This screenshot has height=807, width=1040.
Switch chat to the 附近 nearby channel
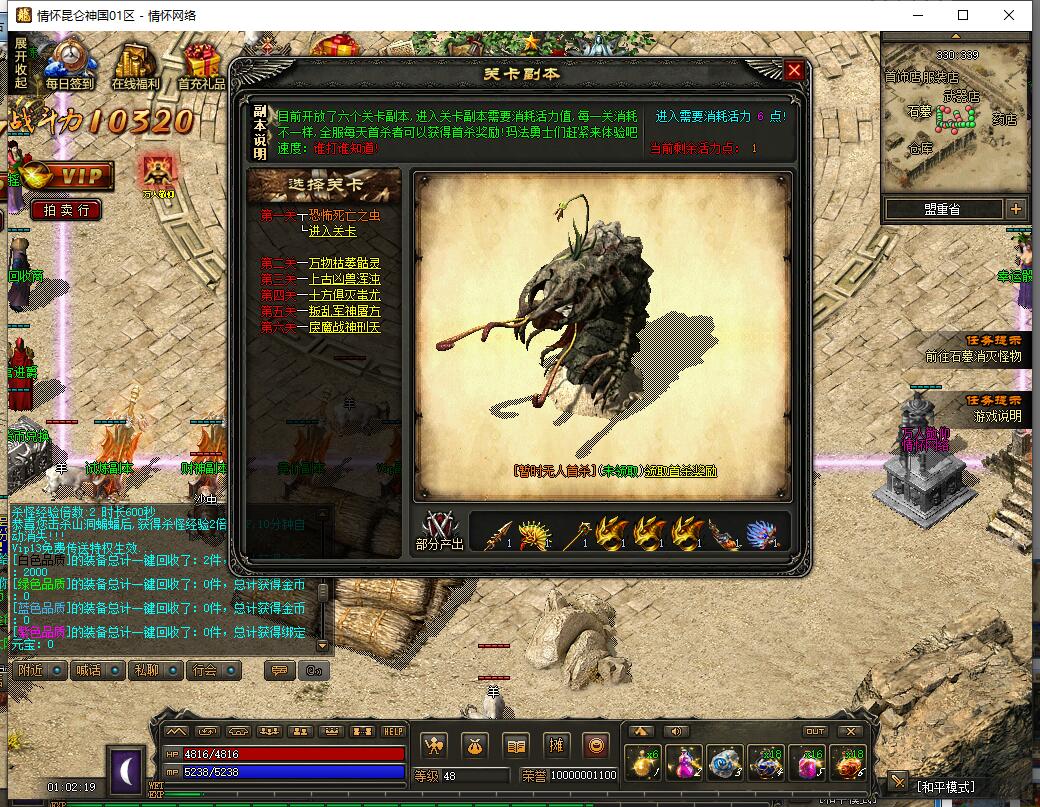tap(38, 670)
